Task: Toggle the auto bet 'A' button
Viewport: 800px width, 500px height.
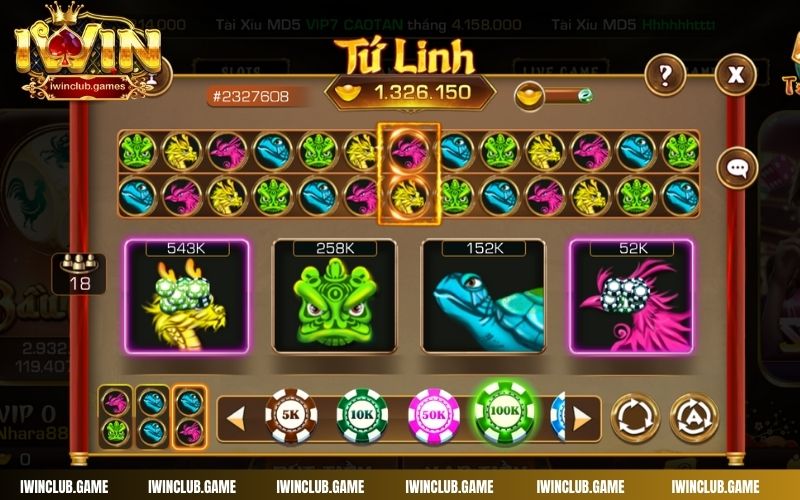Action: 694,416
